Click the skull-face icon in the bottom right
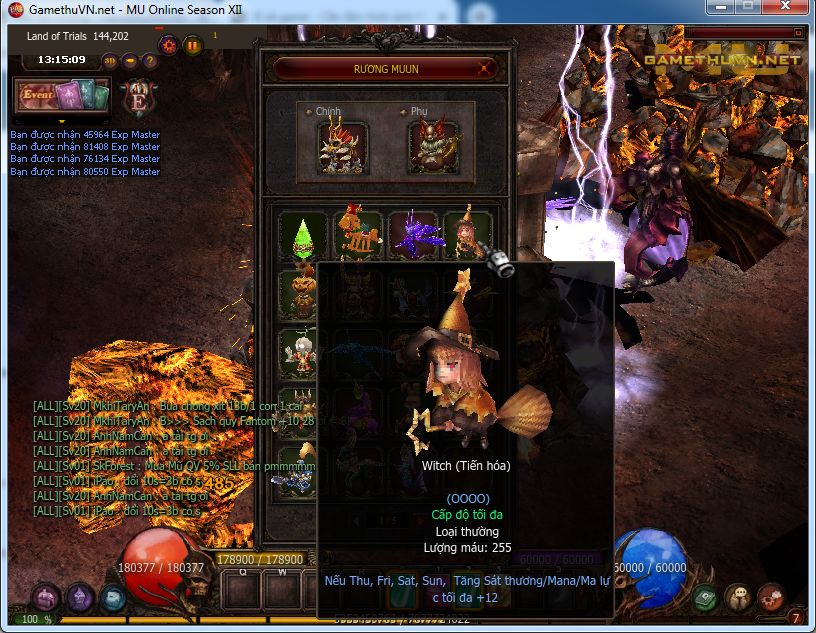This screenshot has width=816, height=633. [x=739, y=598]
